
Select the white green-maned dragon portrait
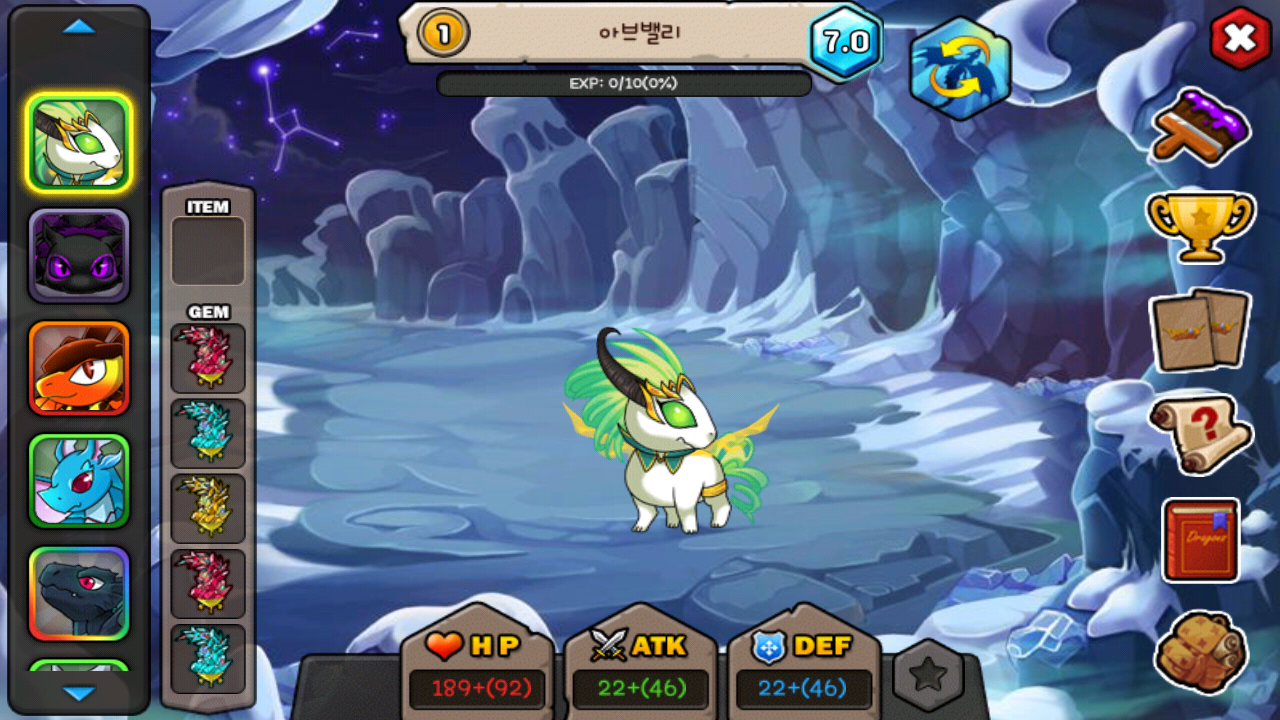pyautogui.click(x=79, y=143)
